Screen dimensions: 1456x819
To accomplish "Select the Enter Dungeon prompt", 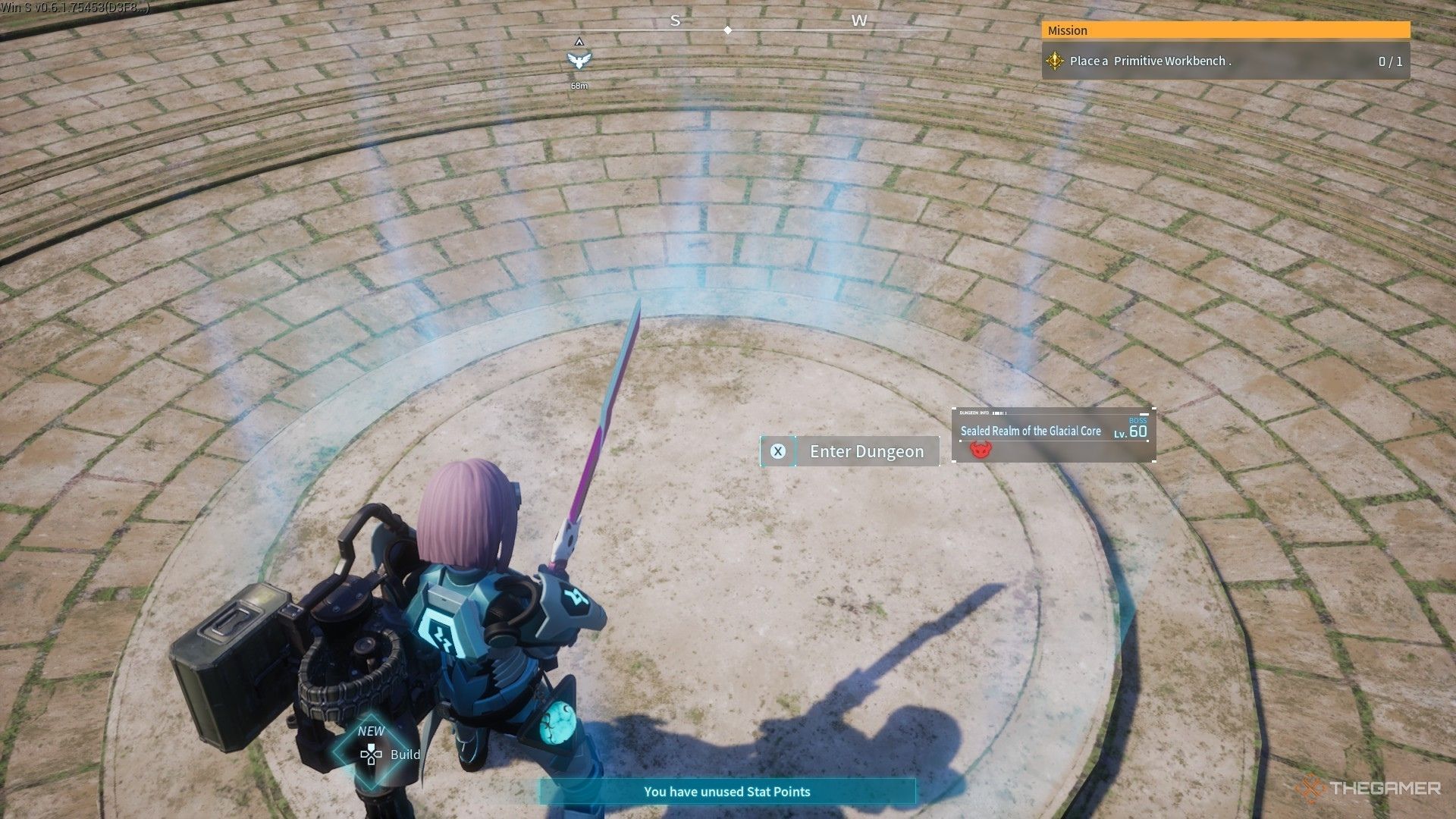I will pos(849,451).
